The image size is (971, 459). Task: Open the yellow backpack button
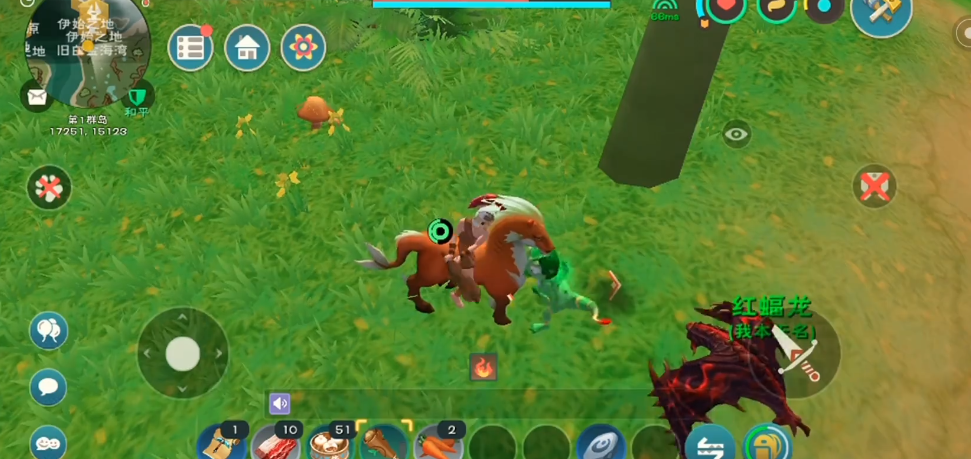click(767, 443)
